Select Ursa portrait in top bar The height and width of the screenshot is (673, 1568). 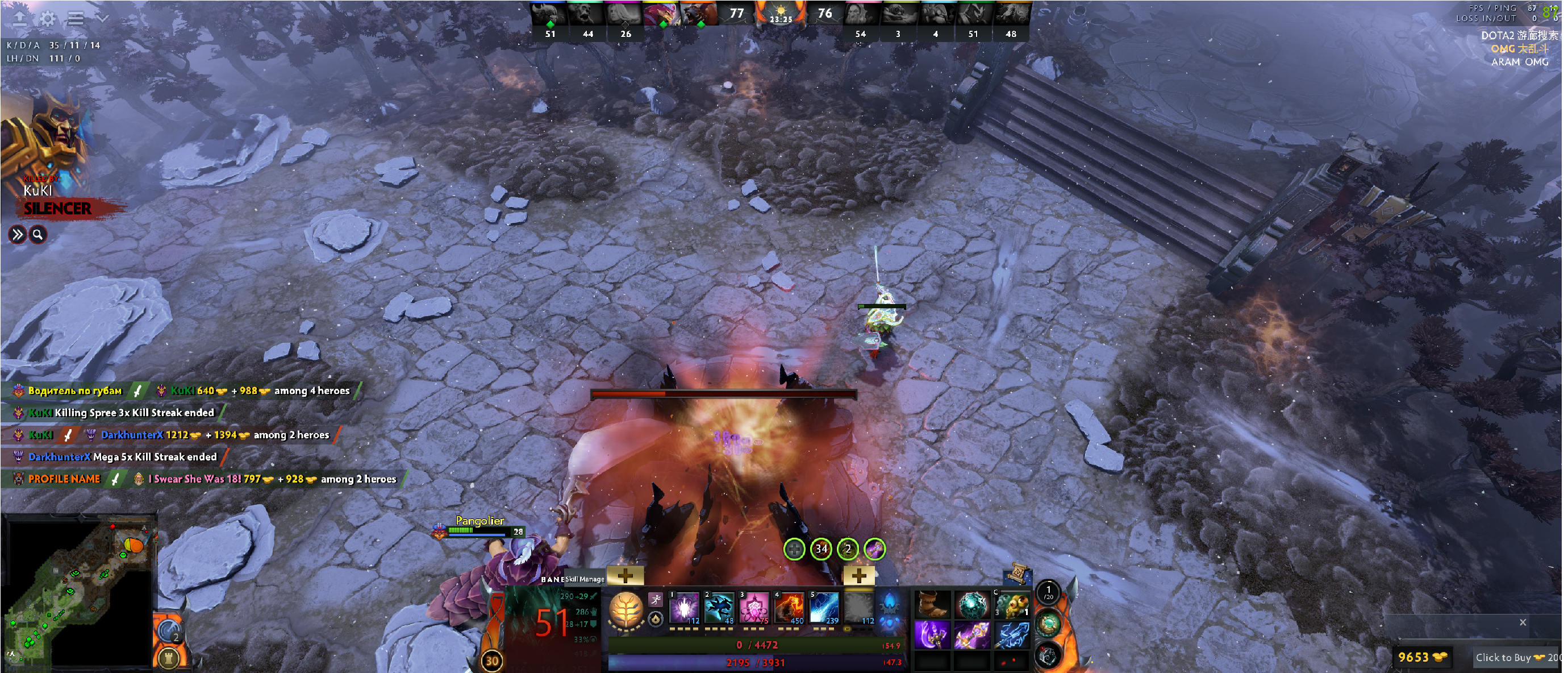[698, 14]
